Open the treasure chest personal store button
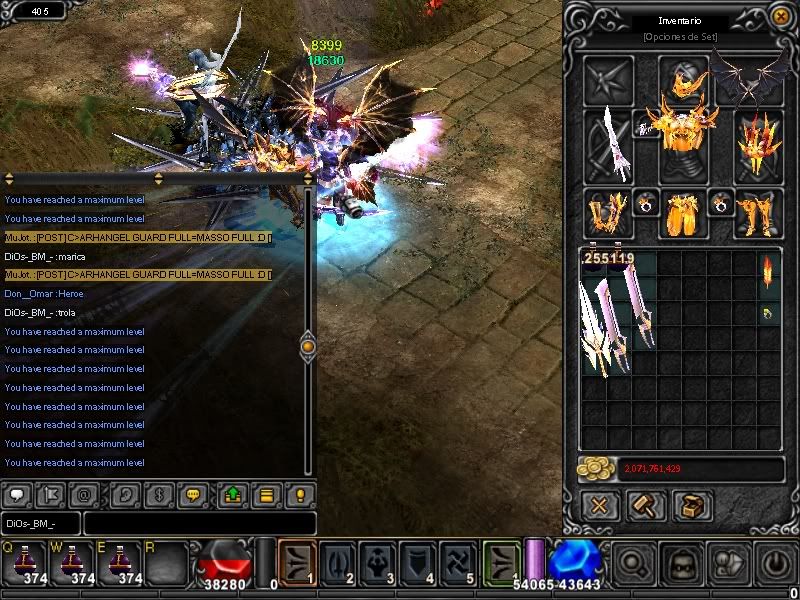 pyautogui.click(x=692, y=505)
